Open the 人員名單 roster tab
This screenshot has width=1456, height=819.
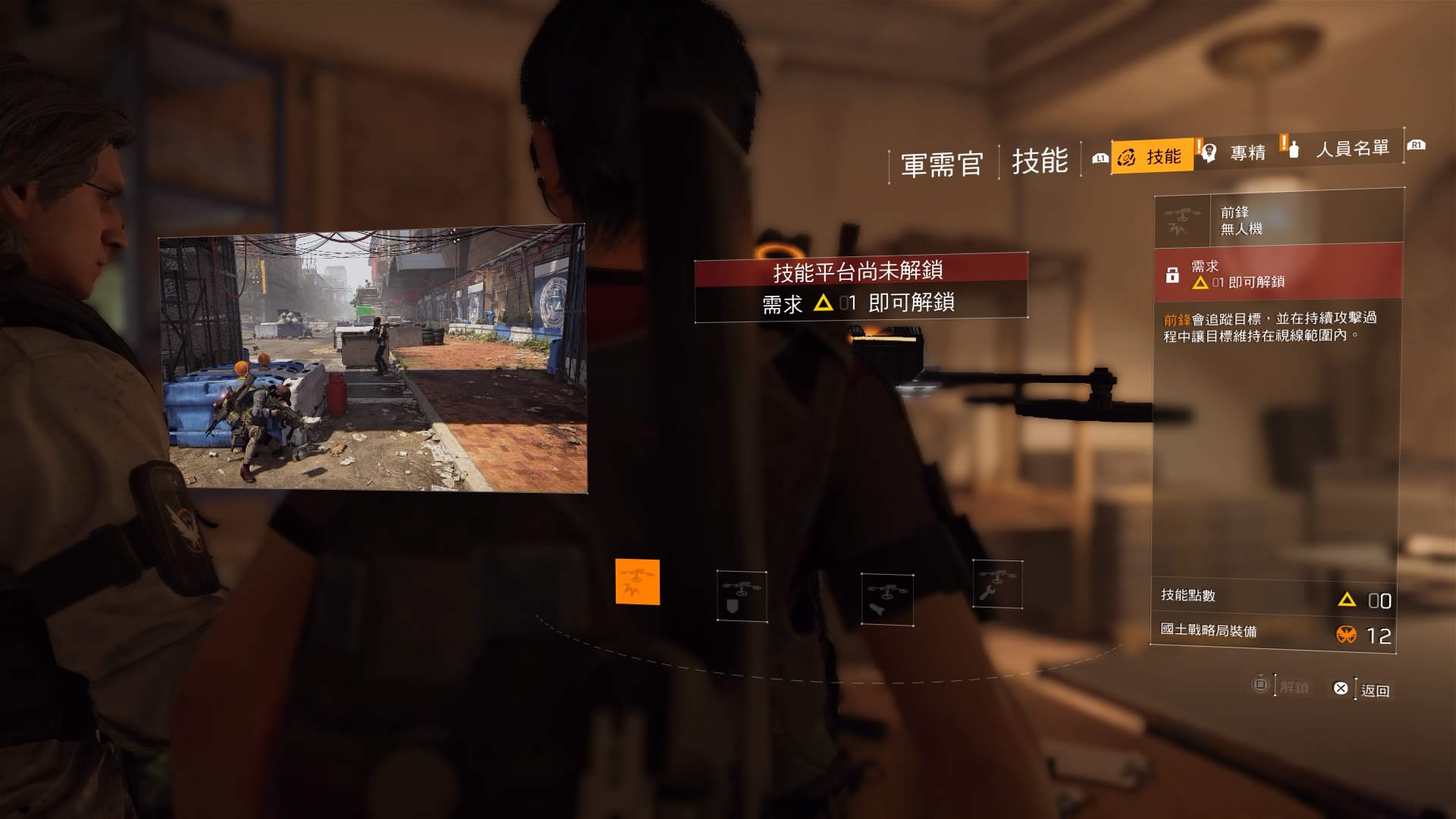click(x=1341, y=149)
